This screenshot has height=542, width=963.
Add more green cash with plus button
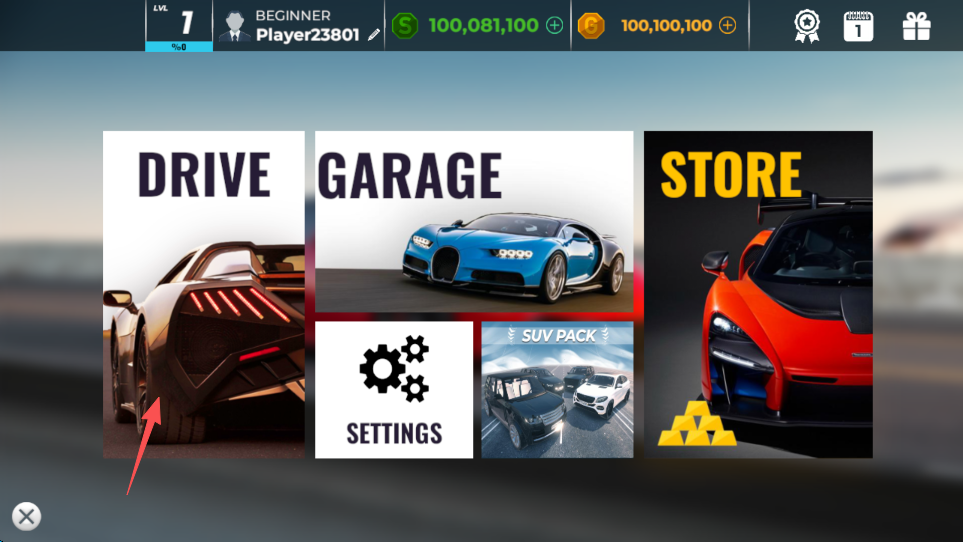(555, 26)
